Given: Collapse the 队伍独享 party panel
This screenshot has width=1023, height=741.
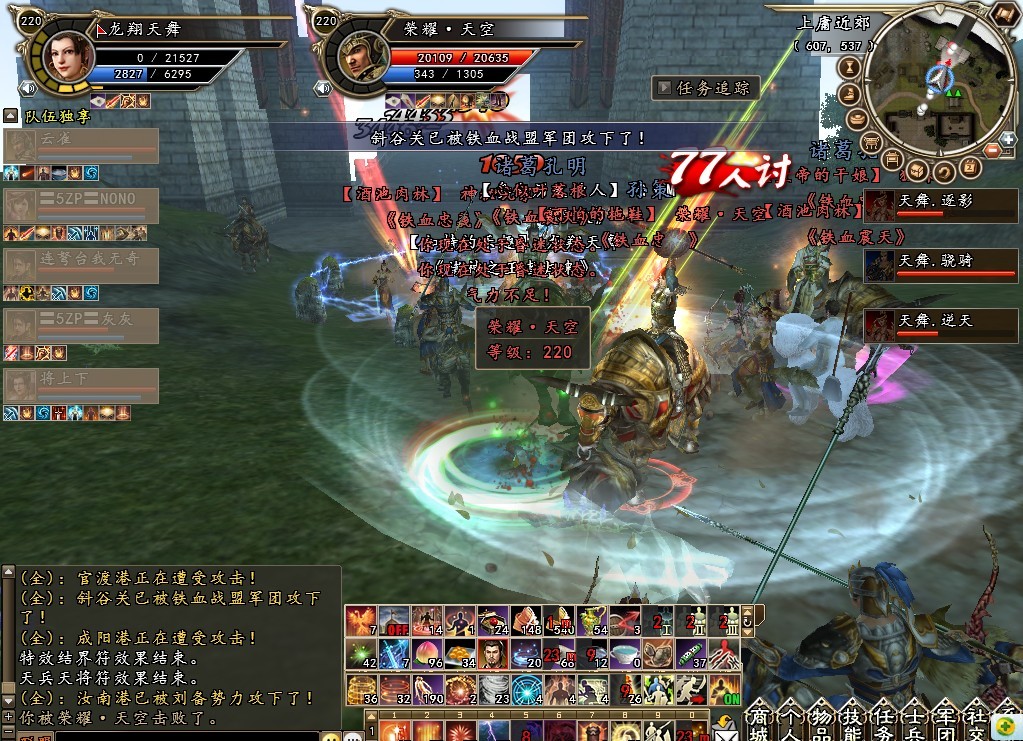Looking at the screenshot, I should coord(10,116).
